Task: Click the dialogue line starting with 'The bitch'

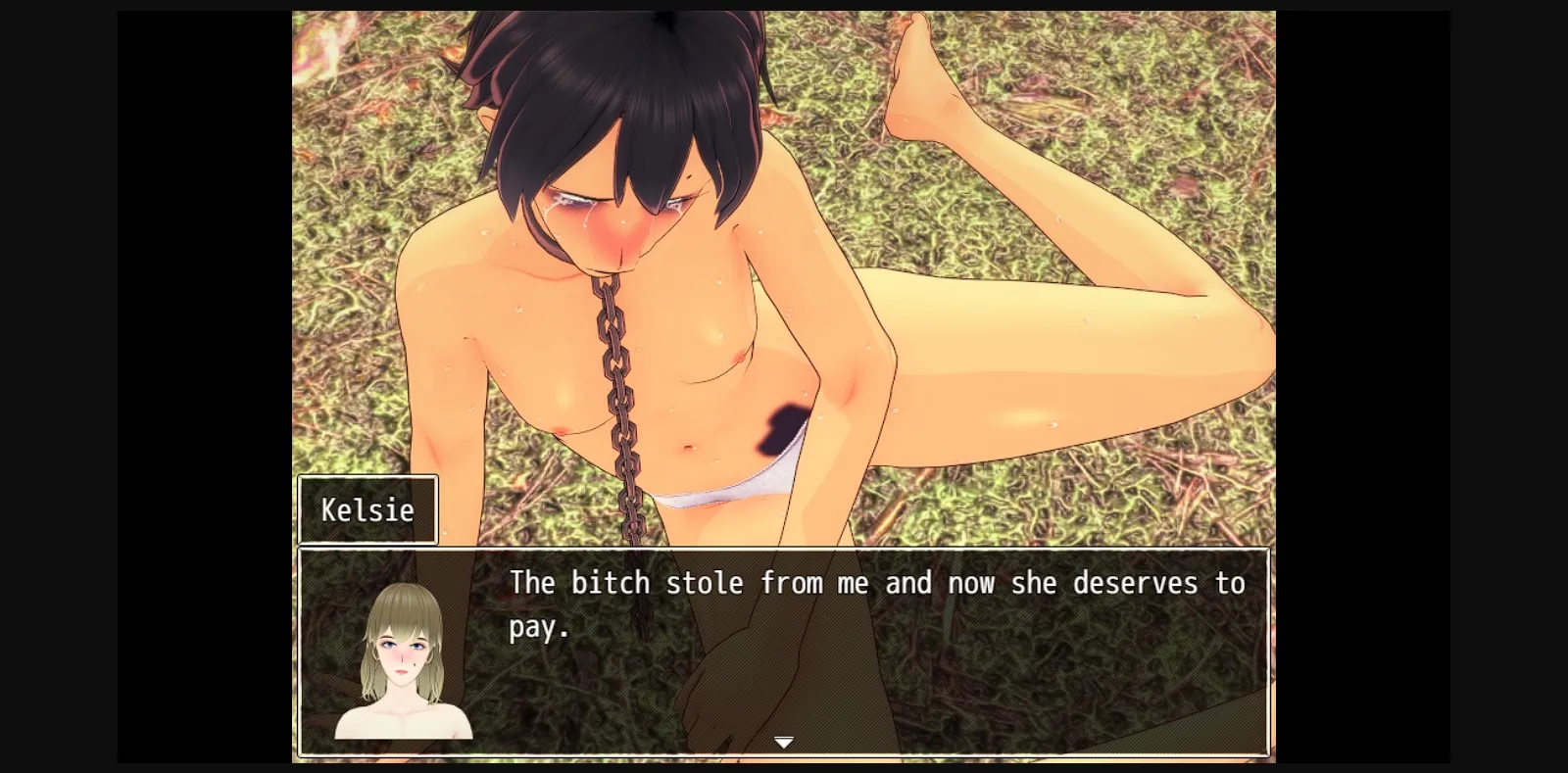Action: (876, 582)
